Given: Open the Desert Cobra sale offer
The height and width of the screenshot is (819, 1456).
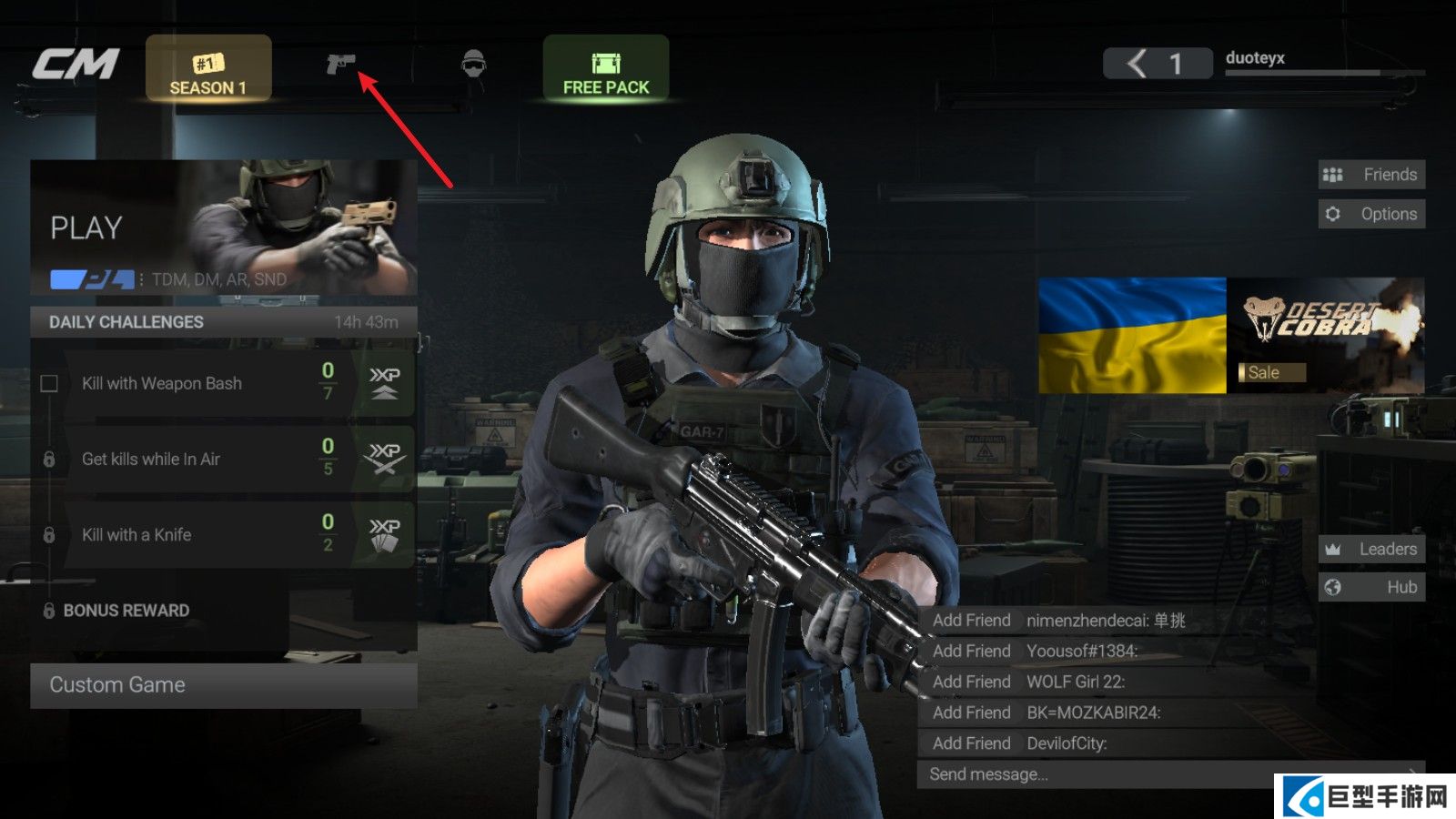Looking at the screenshot, I should 1326,335.
